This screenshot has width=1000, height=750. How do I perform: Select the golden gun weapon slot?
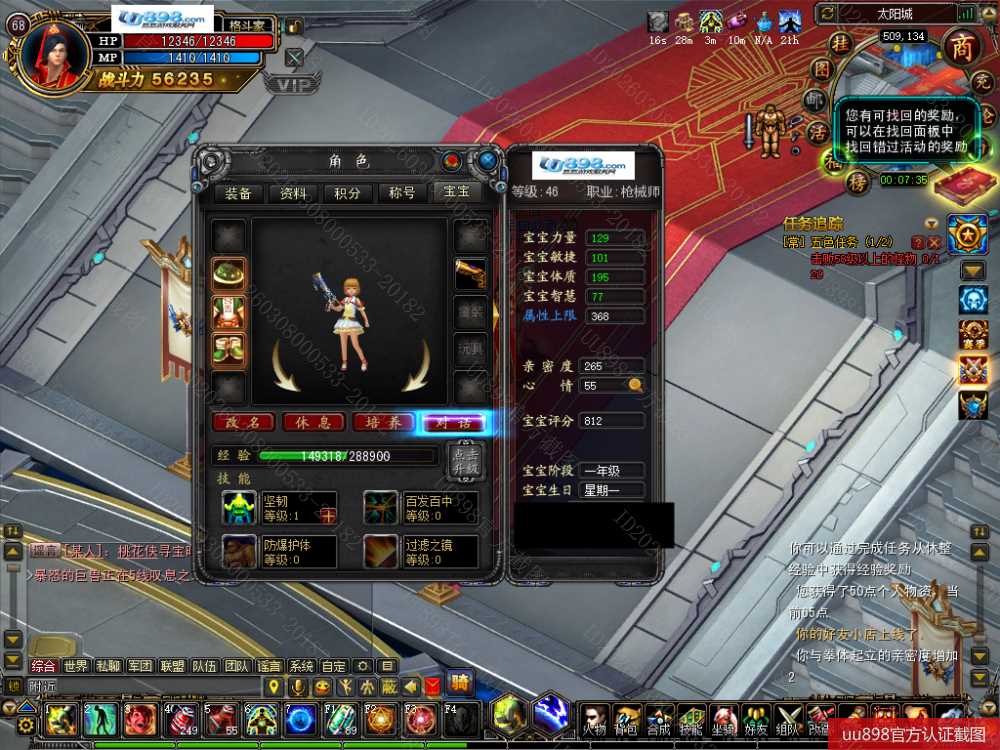470,274
